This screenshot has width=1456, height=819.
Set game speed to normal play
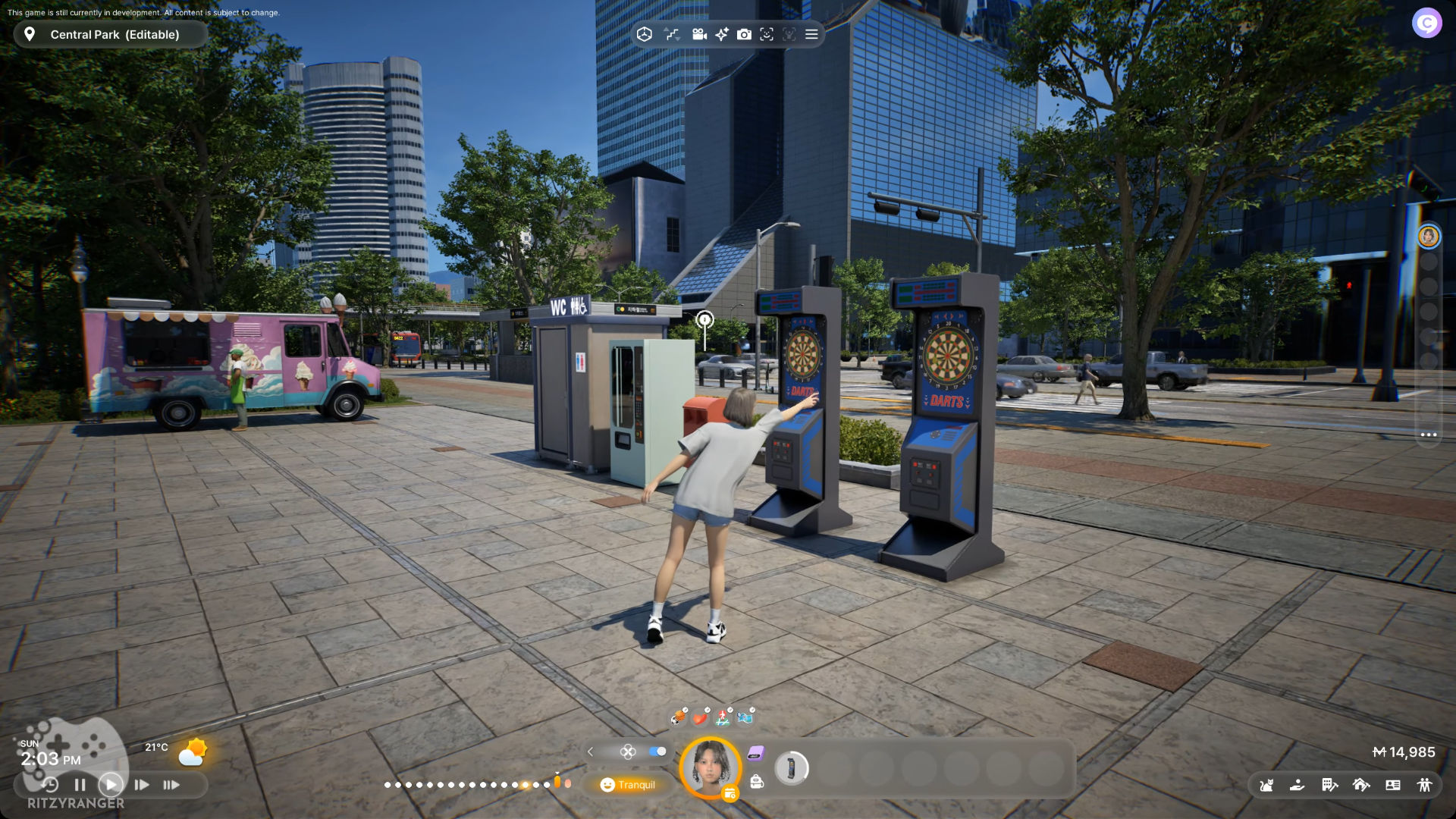(x=111, y=785)
